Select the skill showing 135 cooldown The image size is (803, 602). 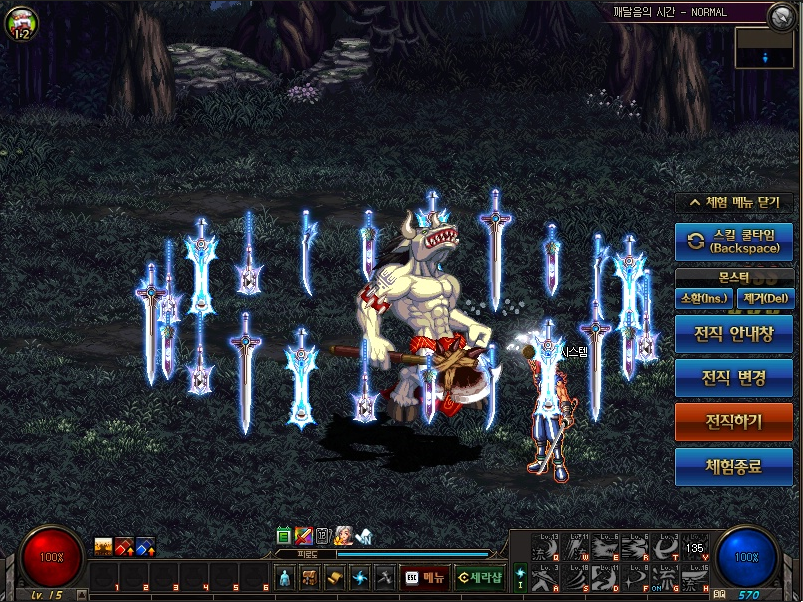point(695,547)
